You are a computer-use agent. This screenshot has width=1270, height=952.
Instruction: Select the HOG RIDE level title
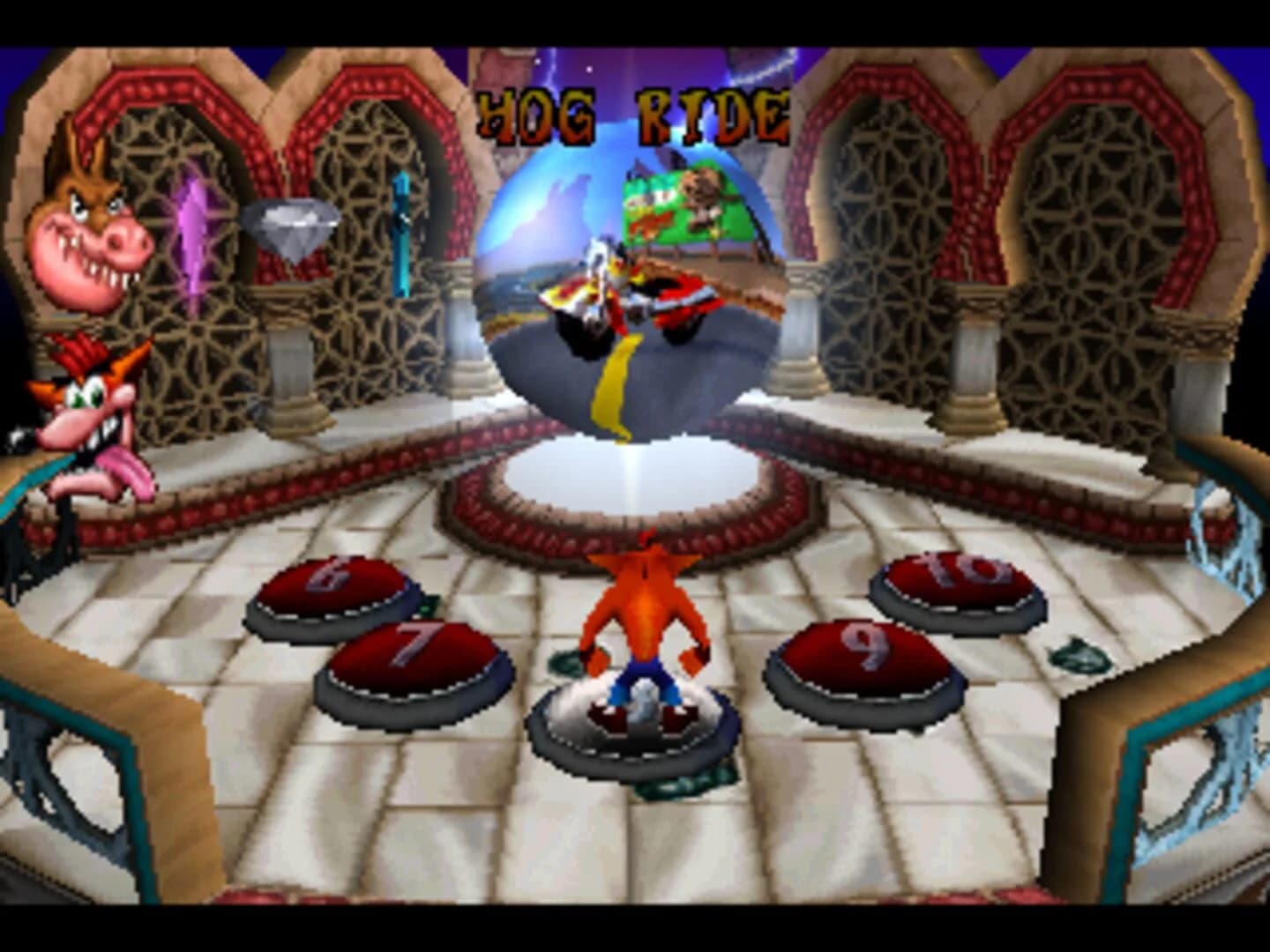[633, 115]
